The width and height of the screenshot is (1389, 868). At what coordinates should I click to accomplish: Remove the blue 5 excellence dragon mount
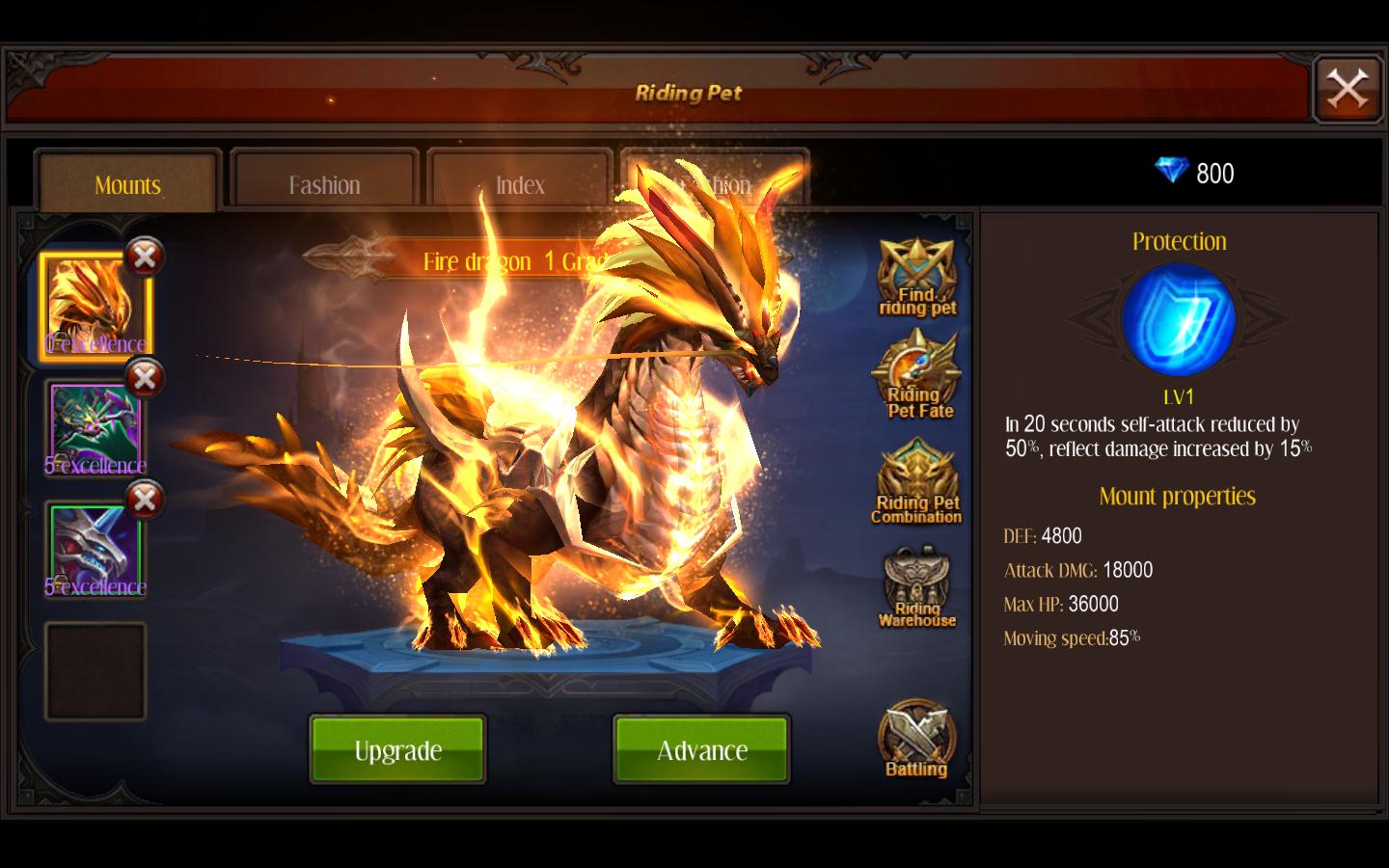click(145, 500)
